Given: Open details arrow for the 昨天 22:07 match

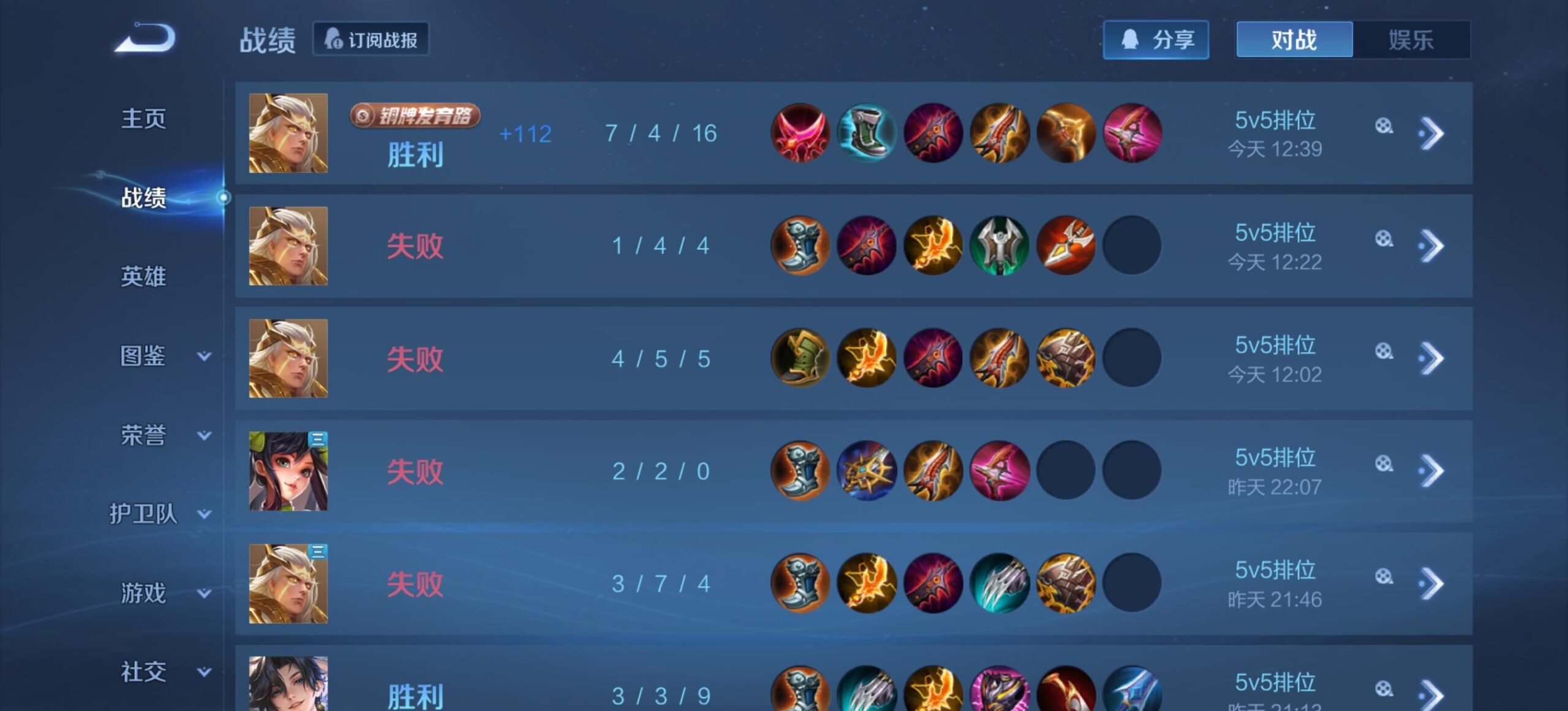Looking at the screenshot, I should (1431, 471).
